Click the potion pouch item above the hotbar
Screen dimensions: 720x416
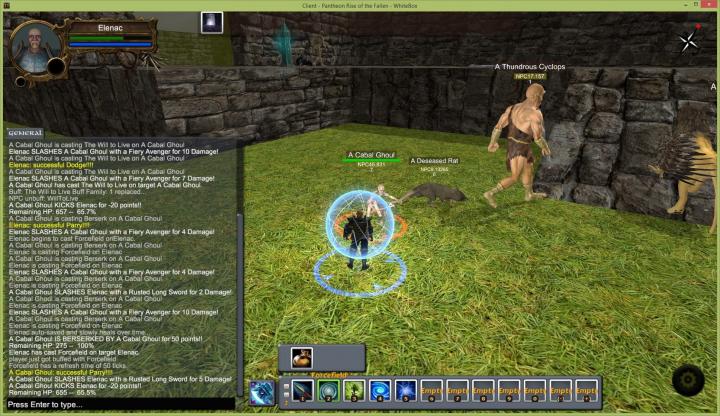coord(301,357)
